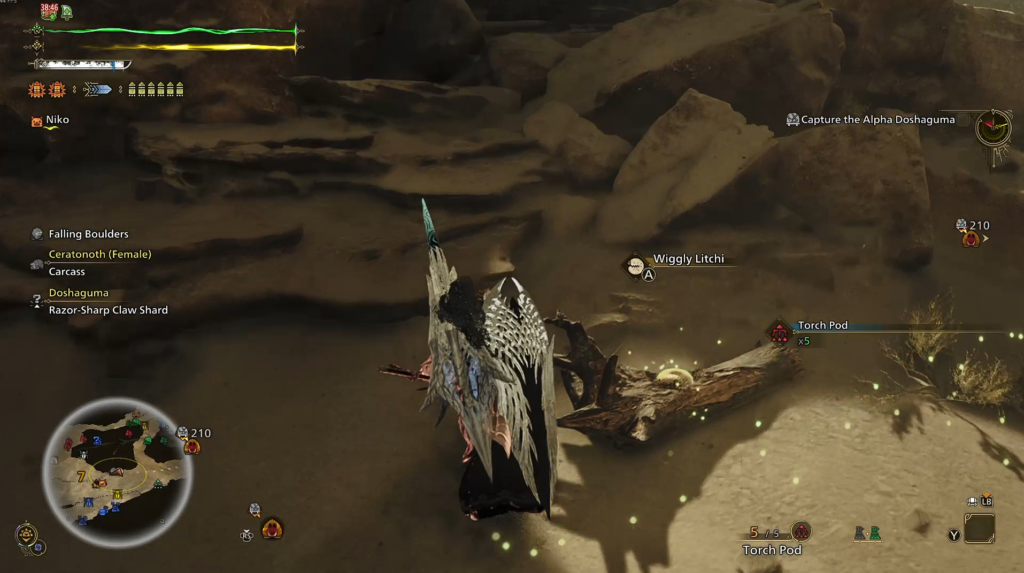1024x573 pixels.
Task: Choose the Falling Boulders environment entry
Action: coord(88,234)
